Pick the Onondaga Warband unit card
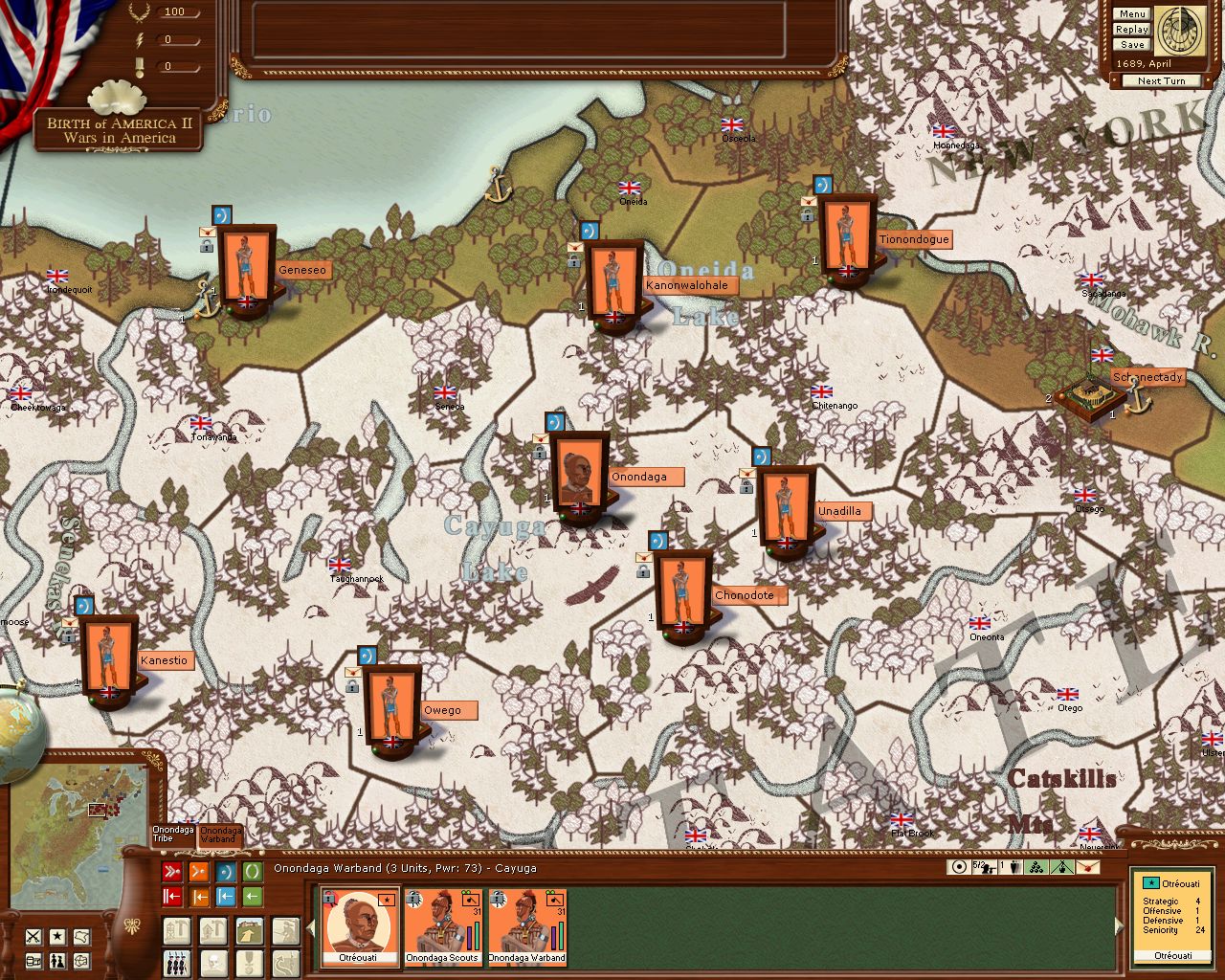 click(x=526, y=926)
